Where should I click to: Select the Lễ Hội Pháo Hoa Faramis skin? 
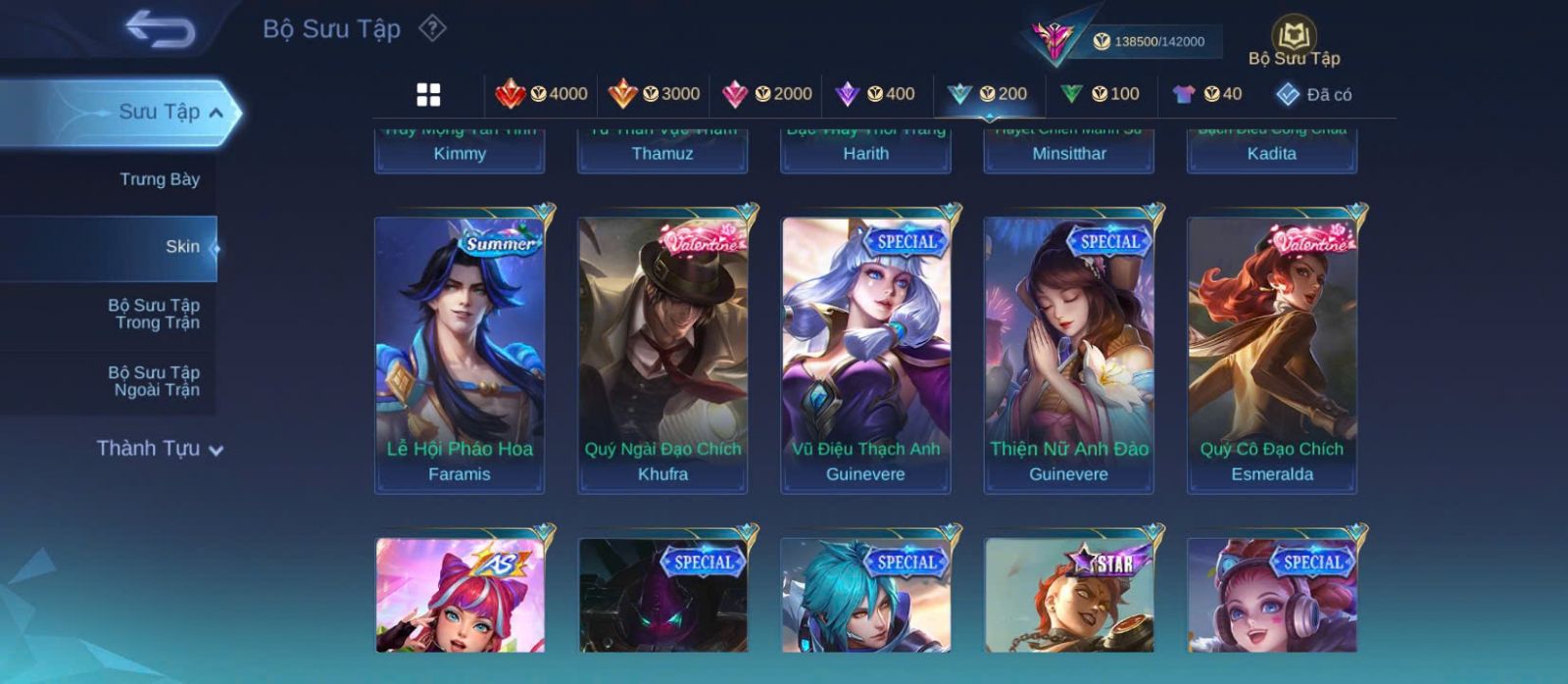[460, 355]
